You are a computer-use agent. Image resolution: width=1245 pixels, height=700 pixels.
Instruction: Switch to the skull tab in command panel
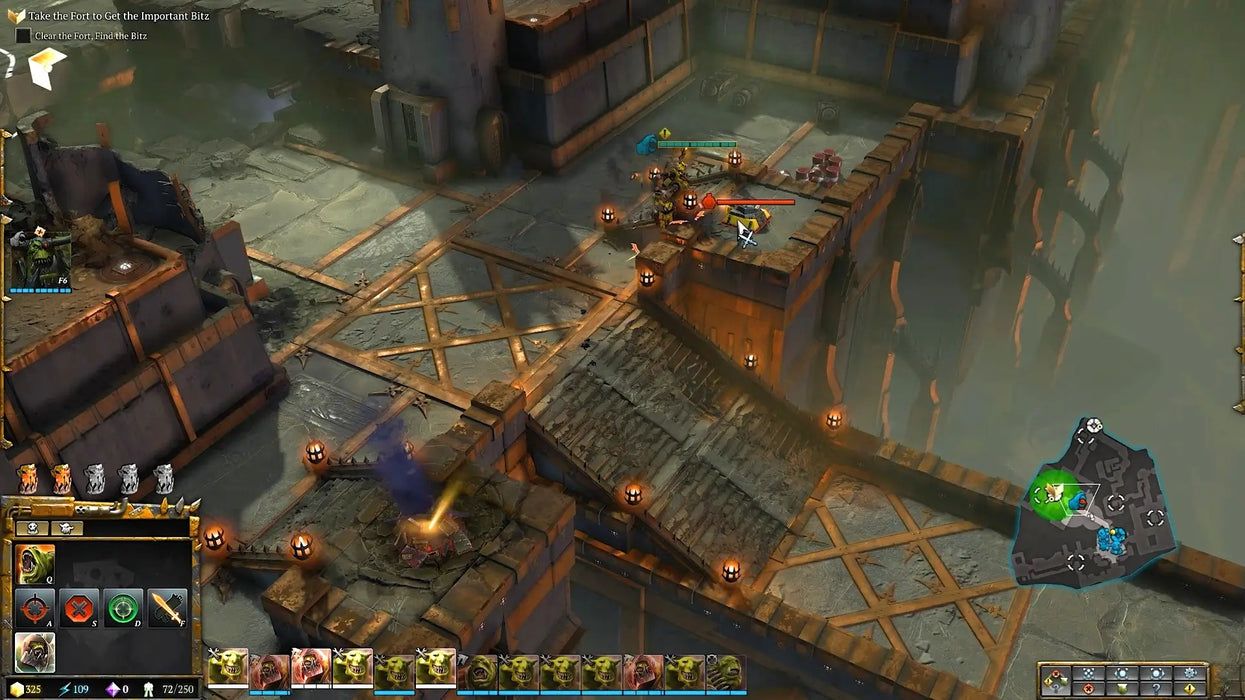[34, 528]
